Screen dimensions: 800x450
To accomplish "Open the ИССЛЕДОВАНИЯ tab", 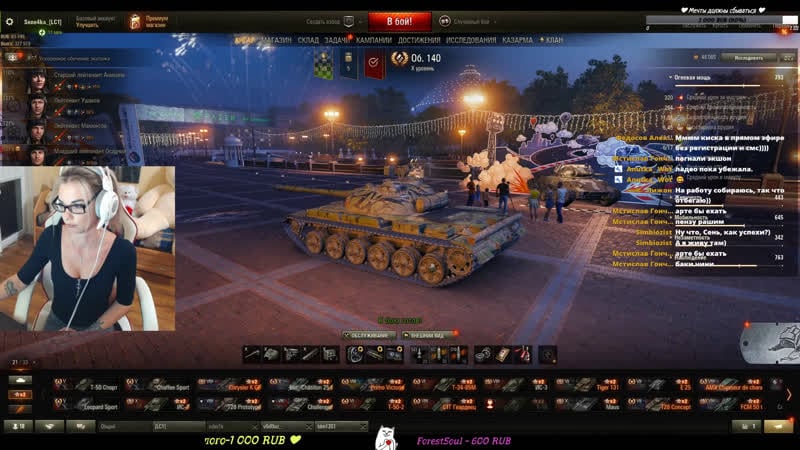I will pos(471,40).
